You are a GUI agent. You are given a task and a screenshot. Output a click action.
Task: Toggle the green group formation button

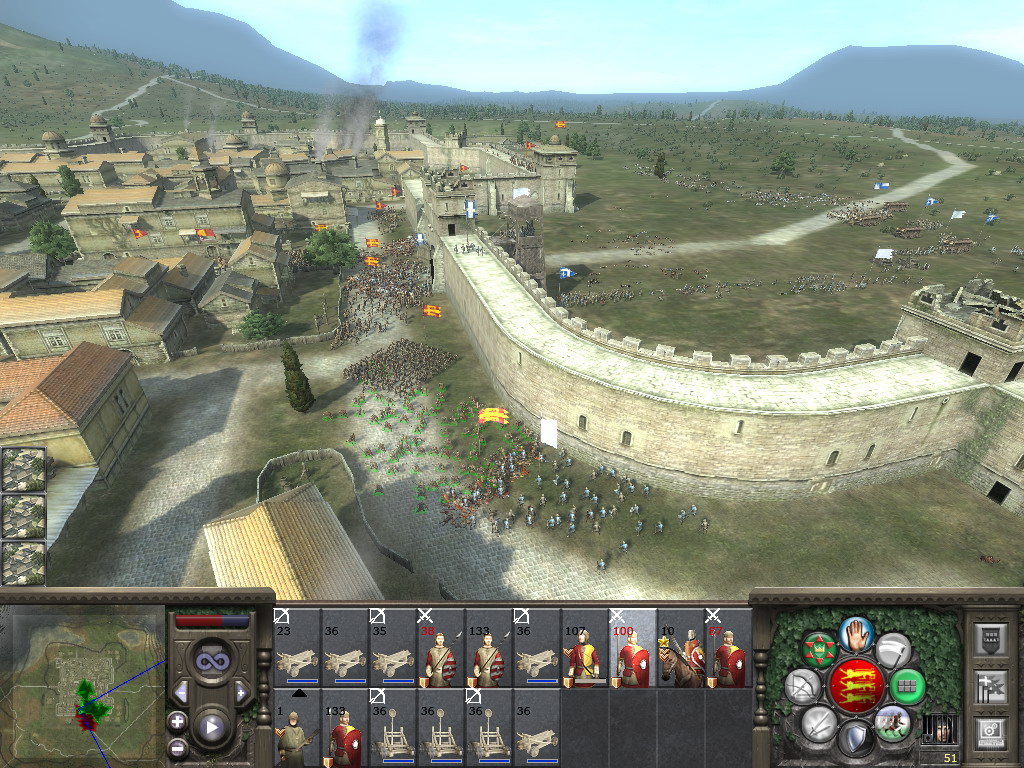coord(907,687)
